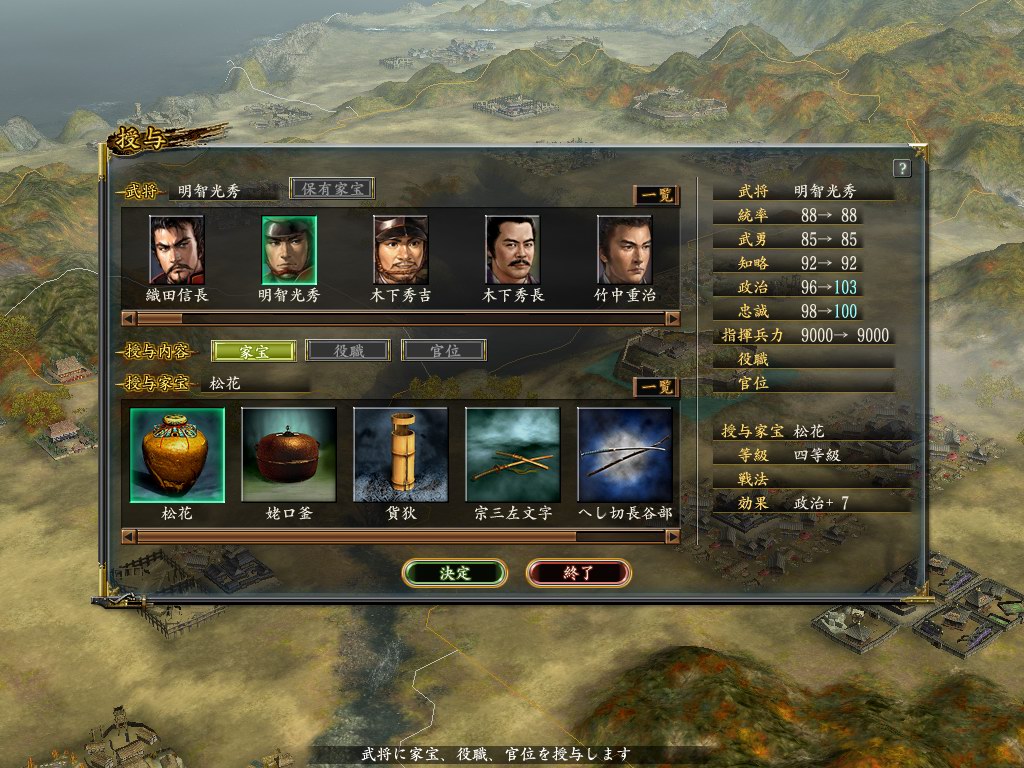Switch to the 役職 grant tab
Image resolution: width=1024 pixels, height=768 pixels.
click(x=348, y=351)
